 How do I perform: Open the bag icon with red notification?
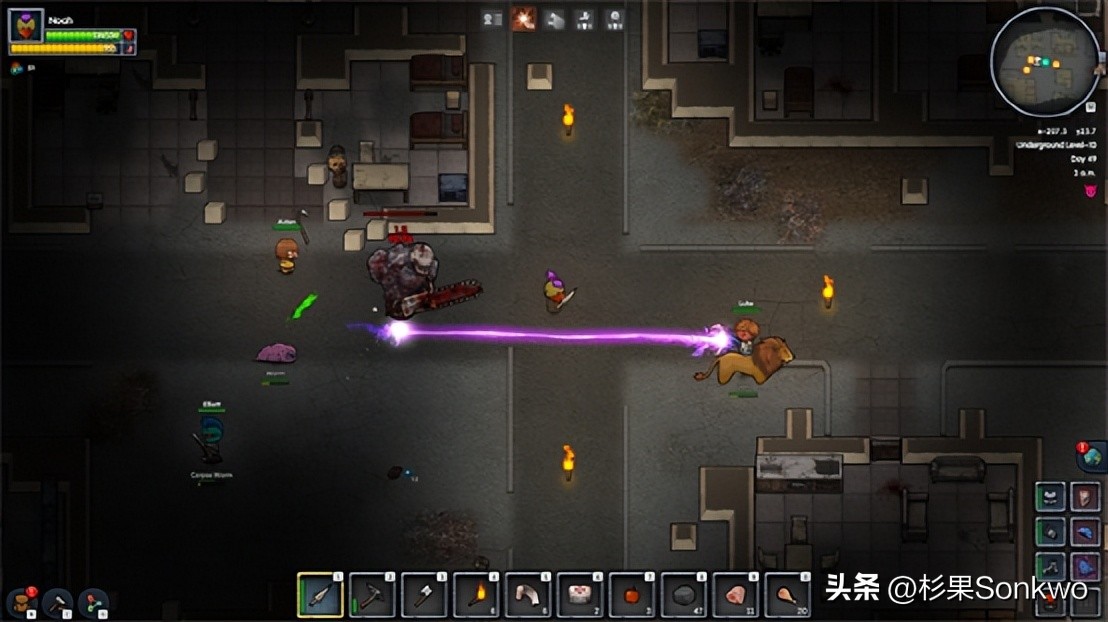point(21,602)
